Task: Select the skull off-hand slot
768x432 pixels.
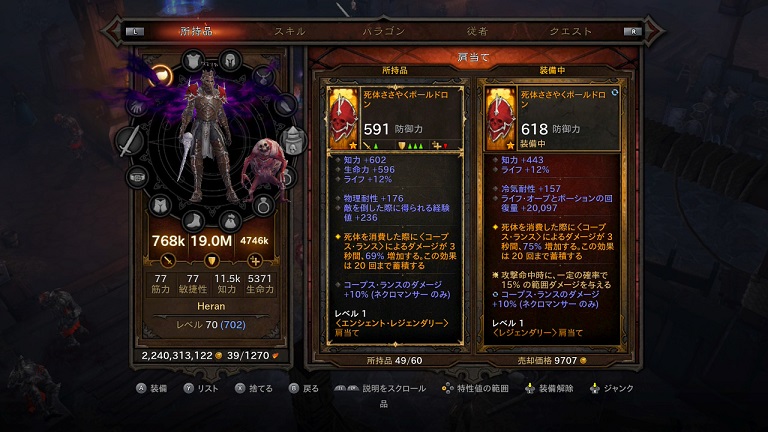Action: pos(292,140)
